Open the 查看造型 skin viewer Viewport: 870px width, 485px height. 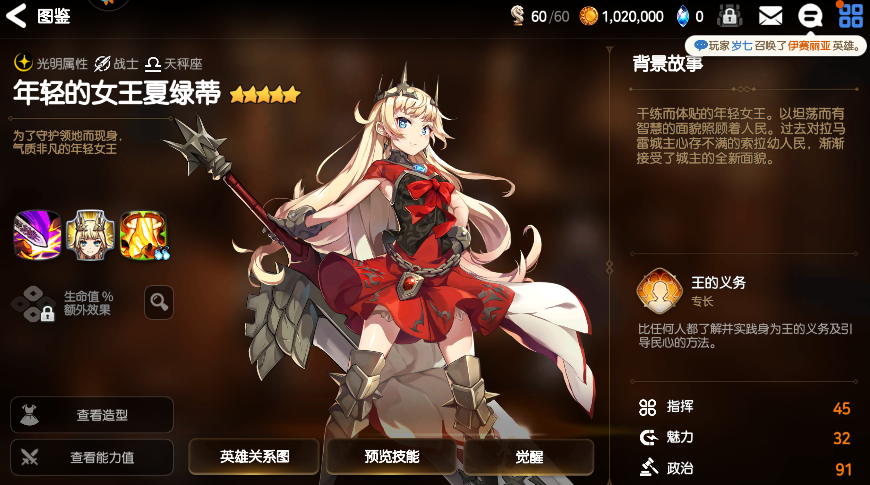pos(92,415)
